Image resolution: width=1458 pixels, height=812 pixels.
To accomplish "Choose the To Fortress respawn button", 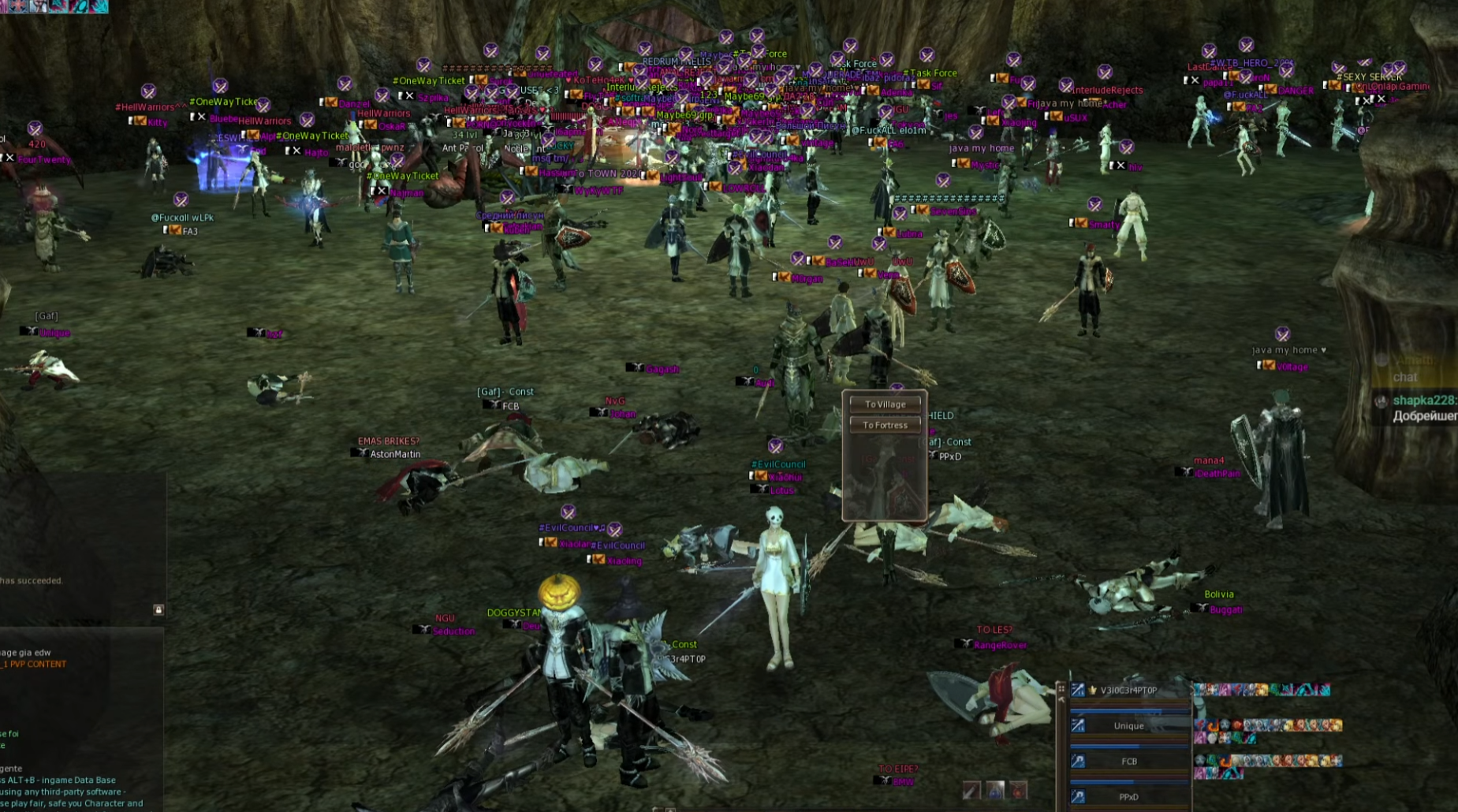I will [885, 425].
